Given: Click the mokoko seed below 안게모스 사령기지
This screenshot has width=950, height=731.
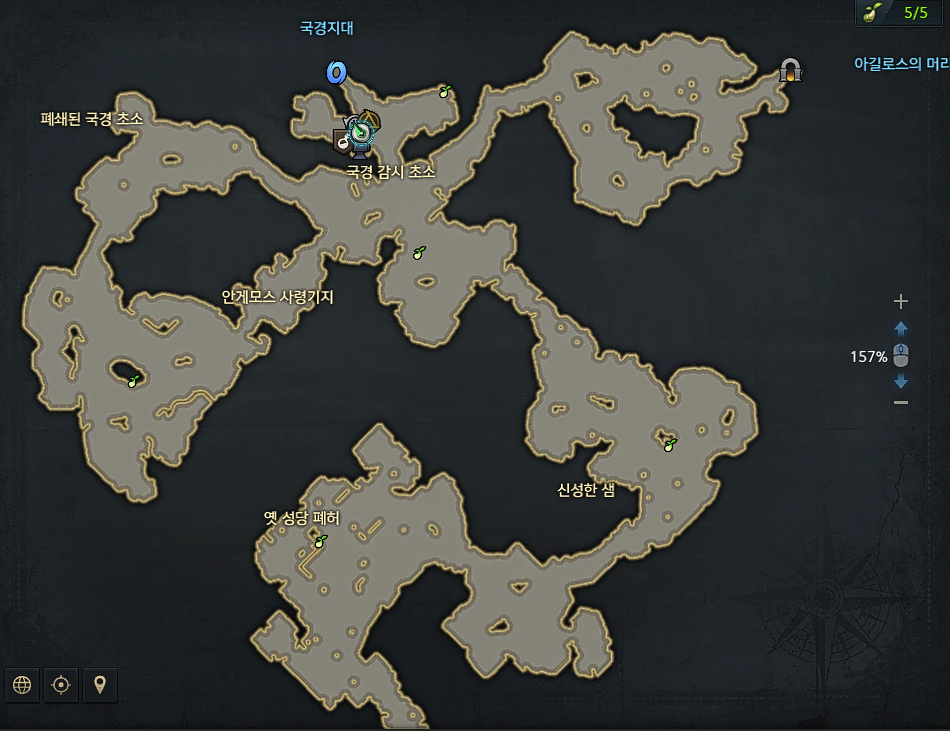Looking at the screenshot, I should point(133,378).
